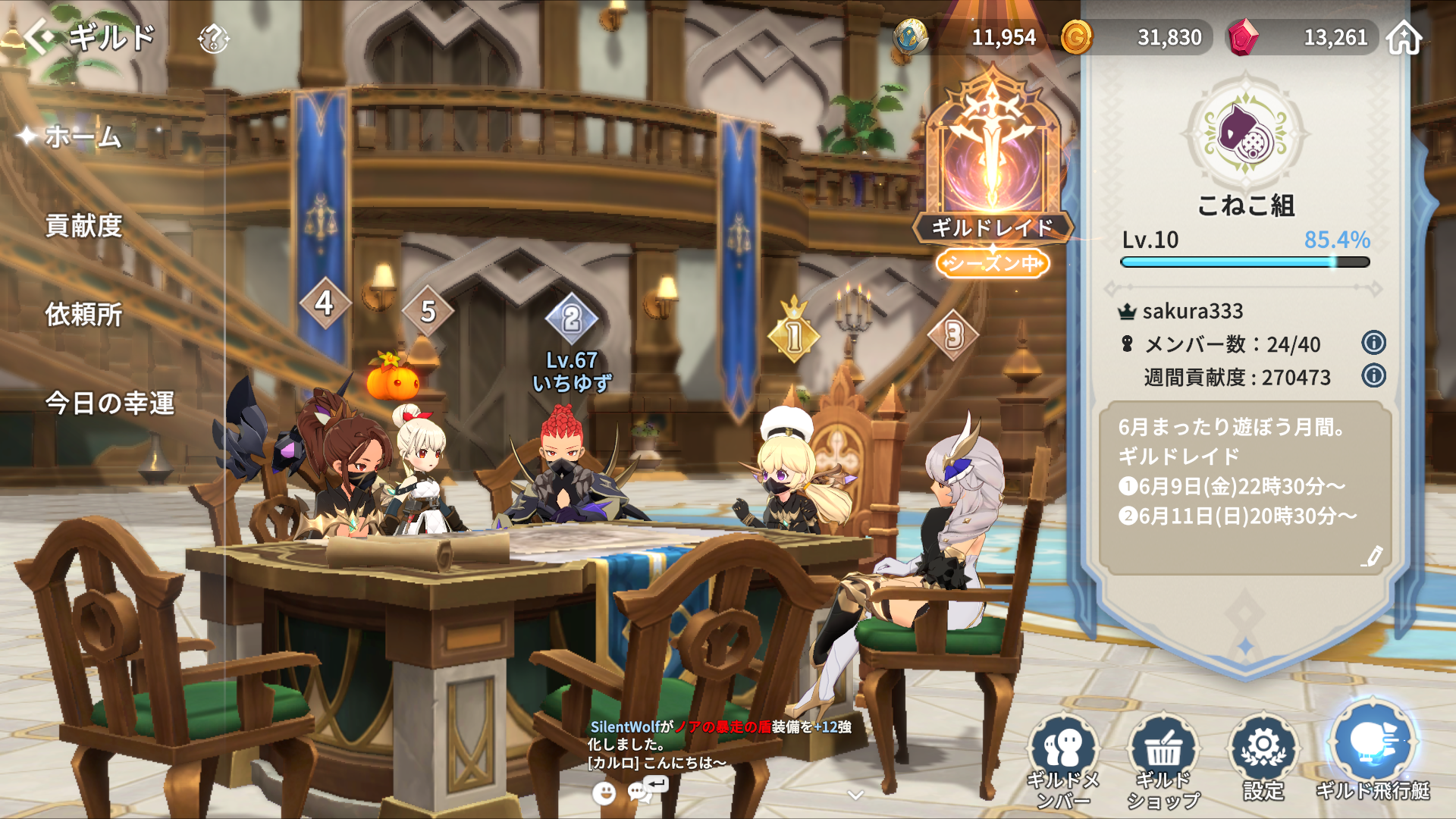Open the guild 設定 settings
1456x819 pixels.
[x=1263, y=758]
